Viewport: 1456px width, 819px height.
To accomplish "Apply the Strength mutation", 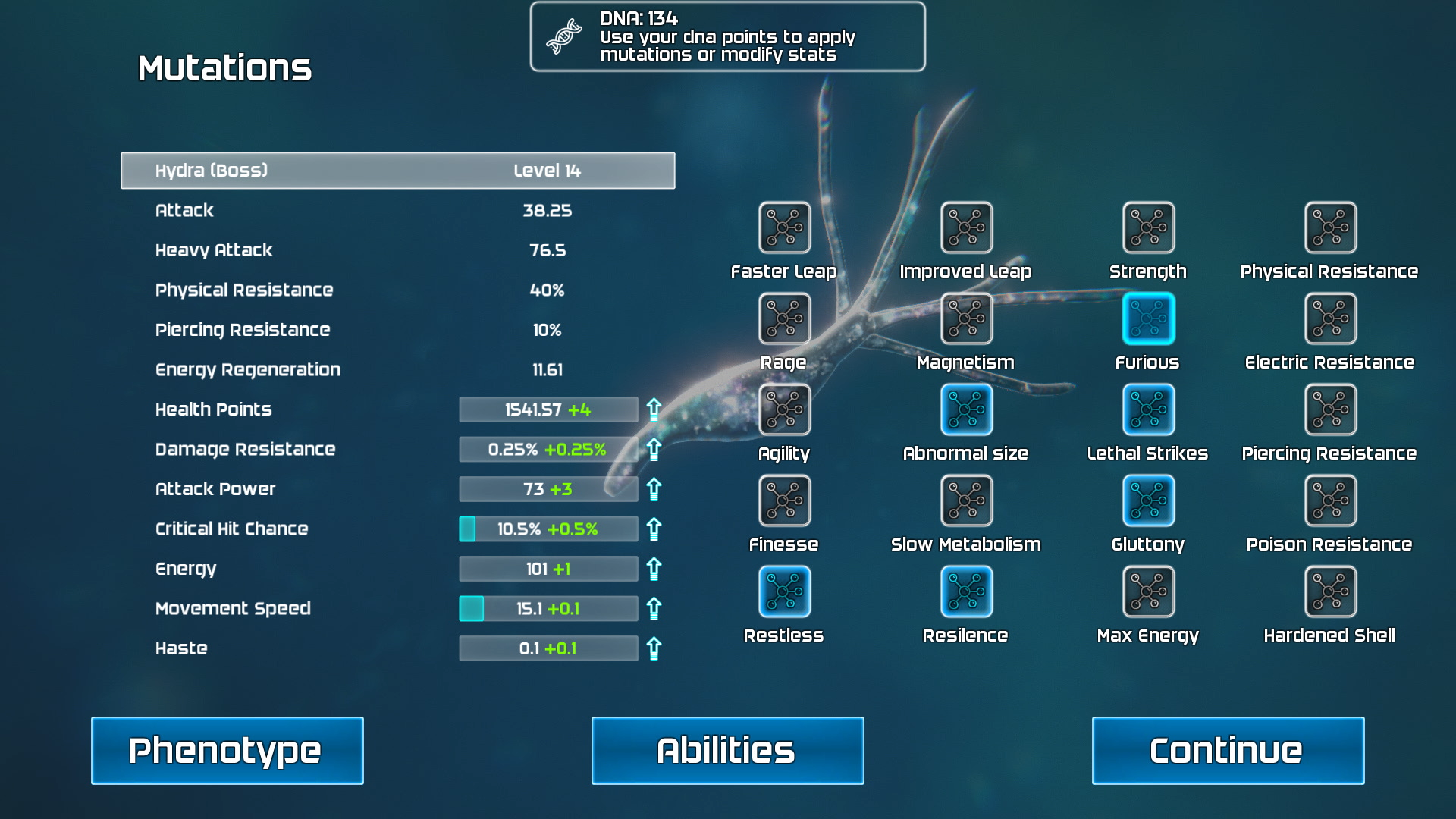I will [x=1148, y=227].
